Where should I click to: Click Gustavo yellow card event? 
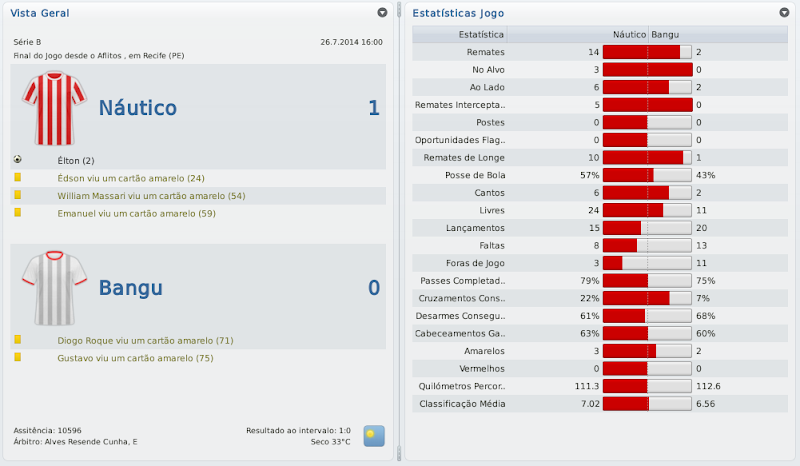click(x=136, y=359)
